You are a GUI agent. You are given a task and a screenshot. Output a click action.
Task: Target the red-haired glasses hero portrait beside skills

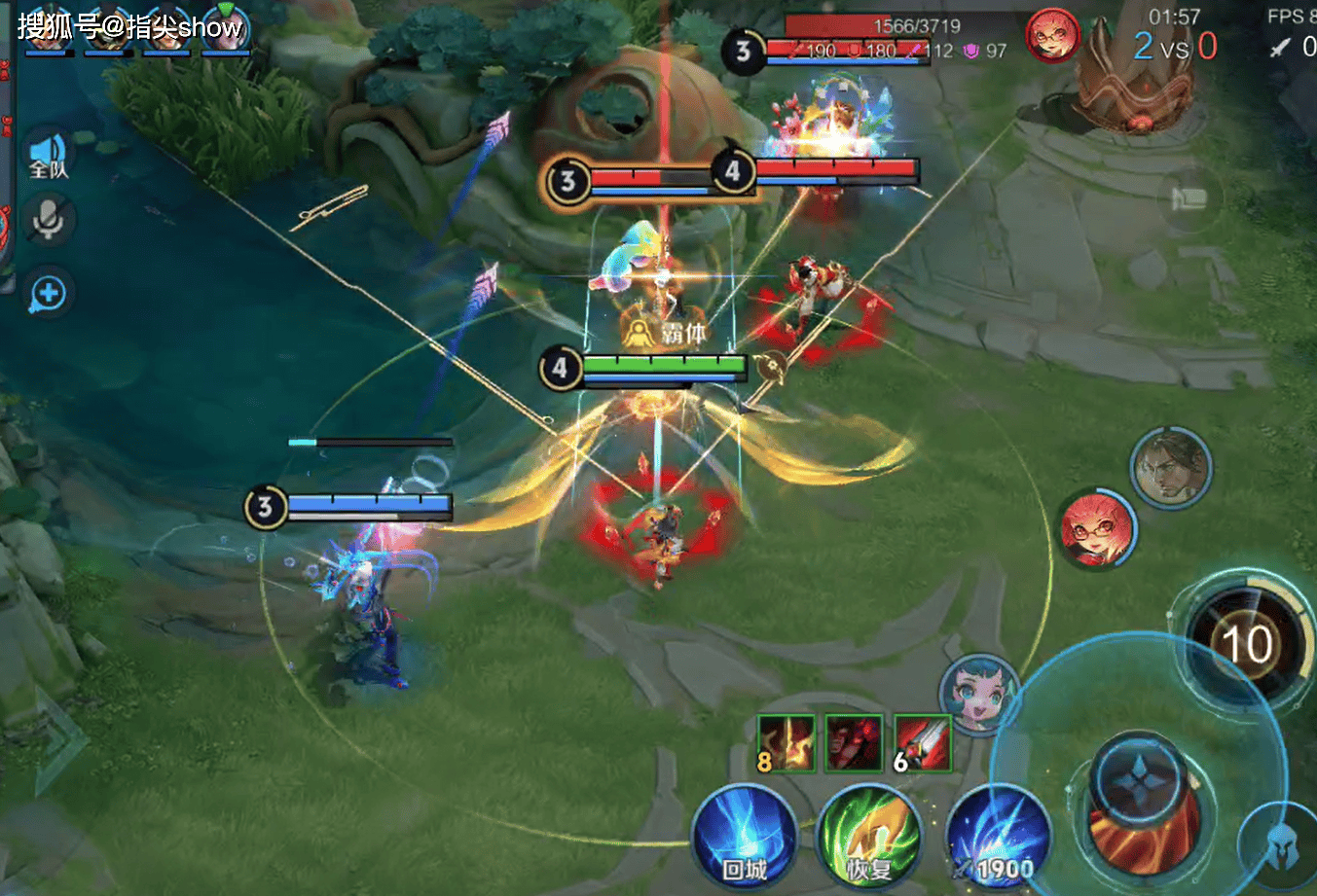1097,530
